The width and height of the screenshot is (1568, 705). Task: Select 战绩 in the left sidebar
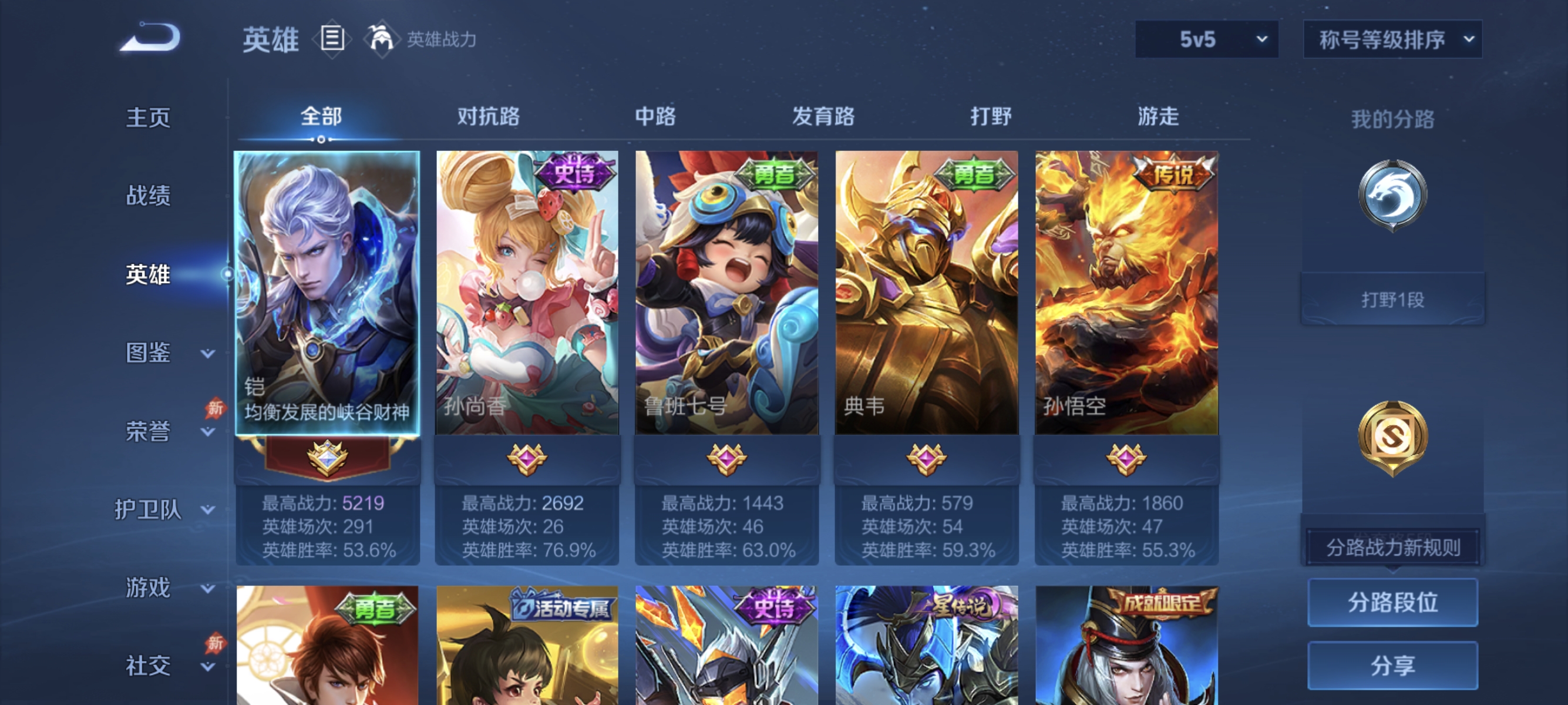148,196
